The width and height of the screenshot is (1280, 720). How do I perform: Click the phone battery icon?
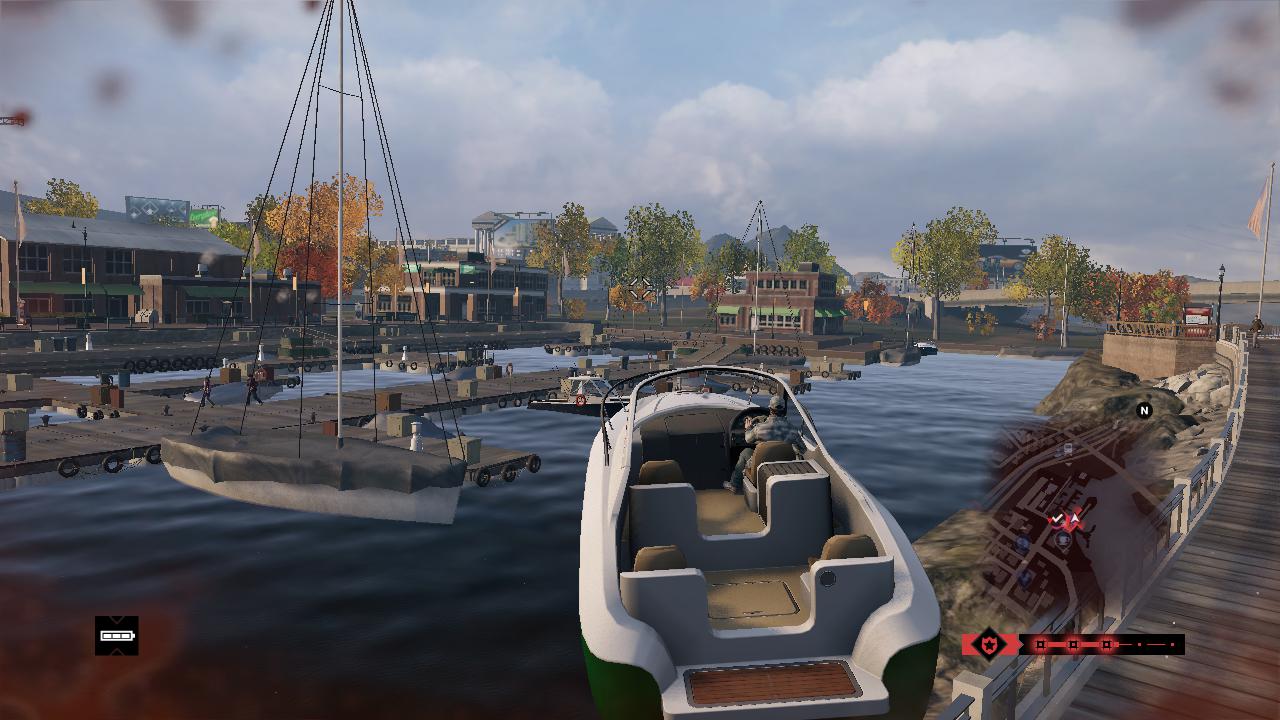click(x=117, y=636)
